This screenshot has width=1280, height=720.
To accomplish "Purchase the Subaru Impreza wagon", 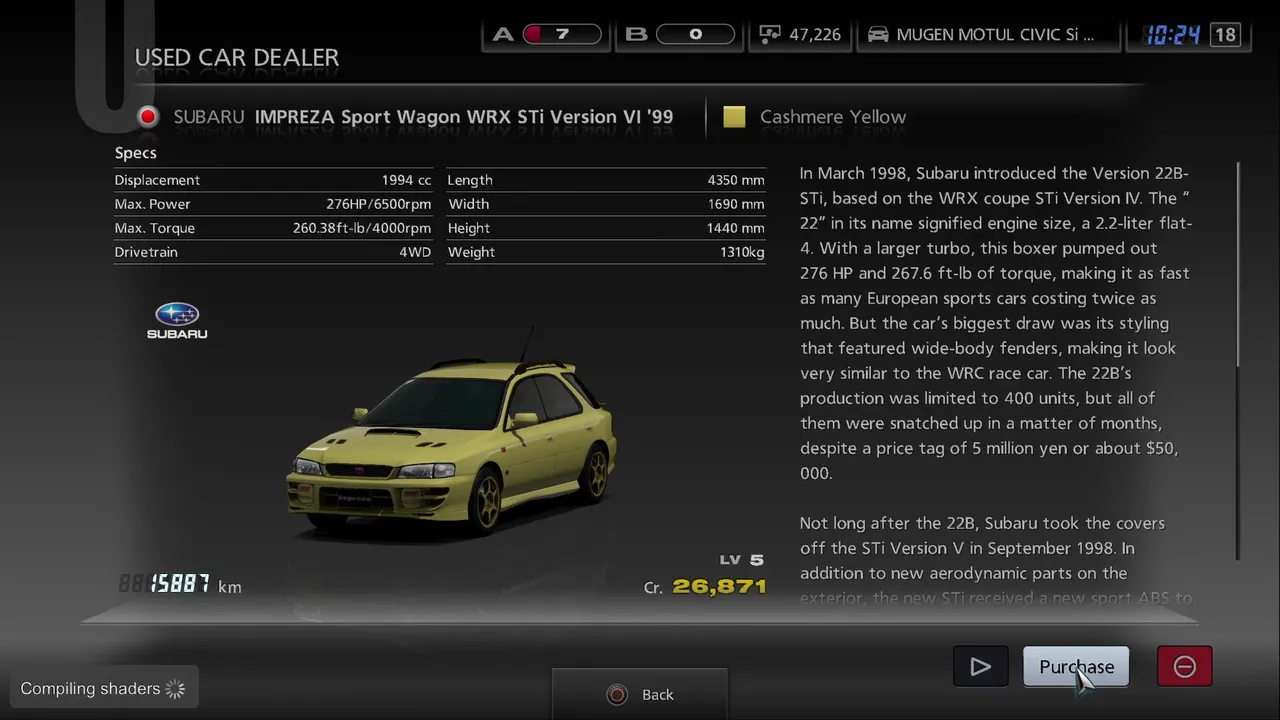I will coord(1075,667).
